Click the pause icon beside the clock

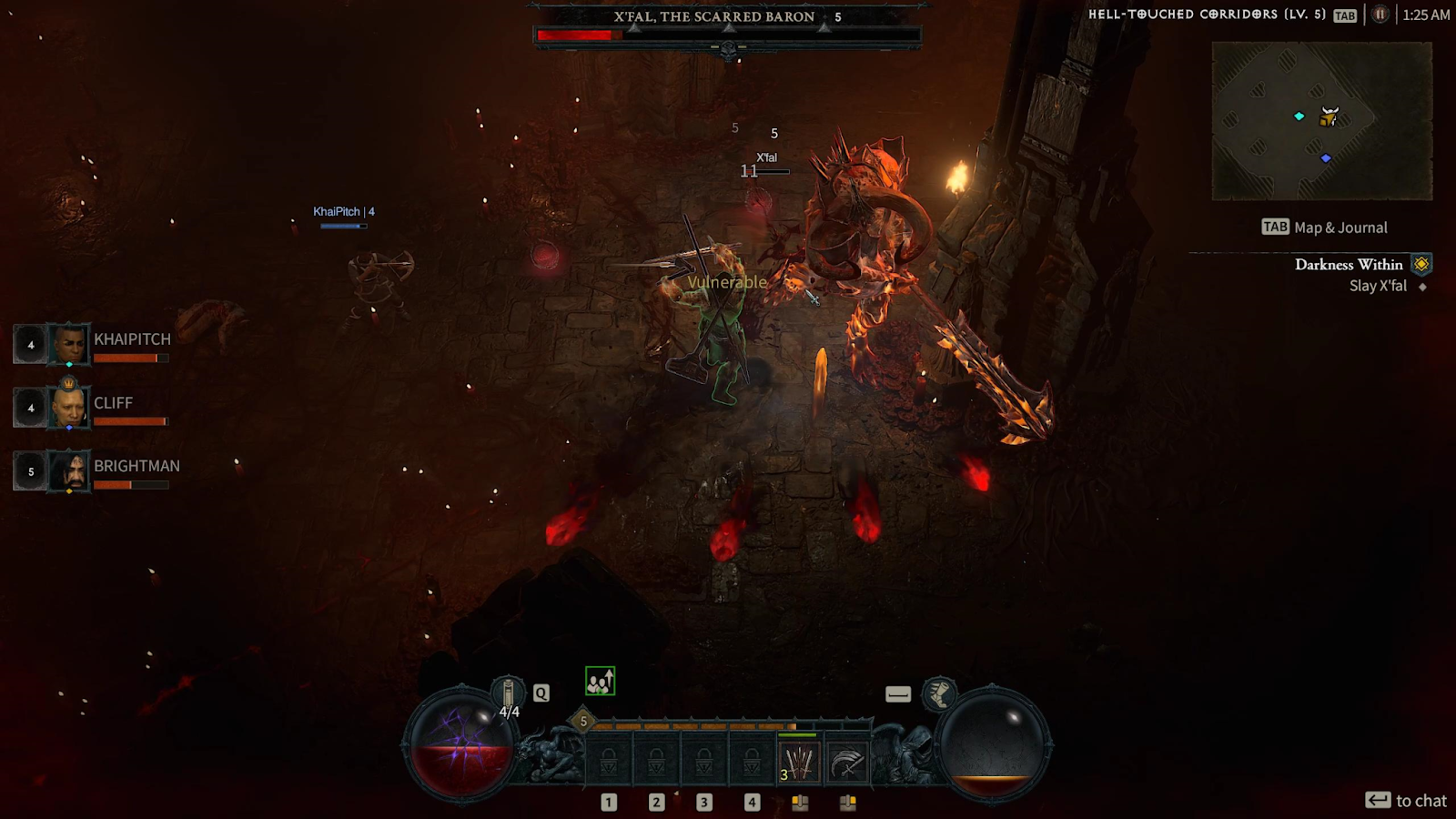tap(1380, 15)
